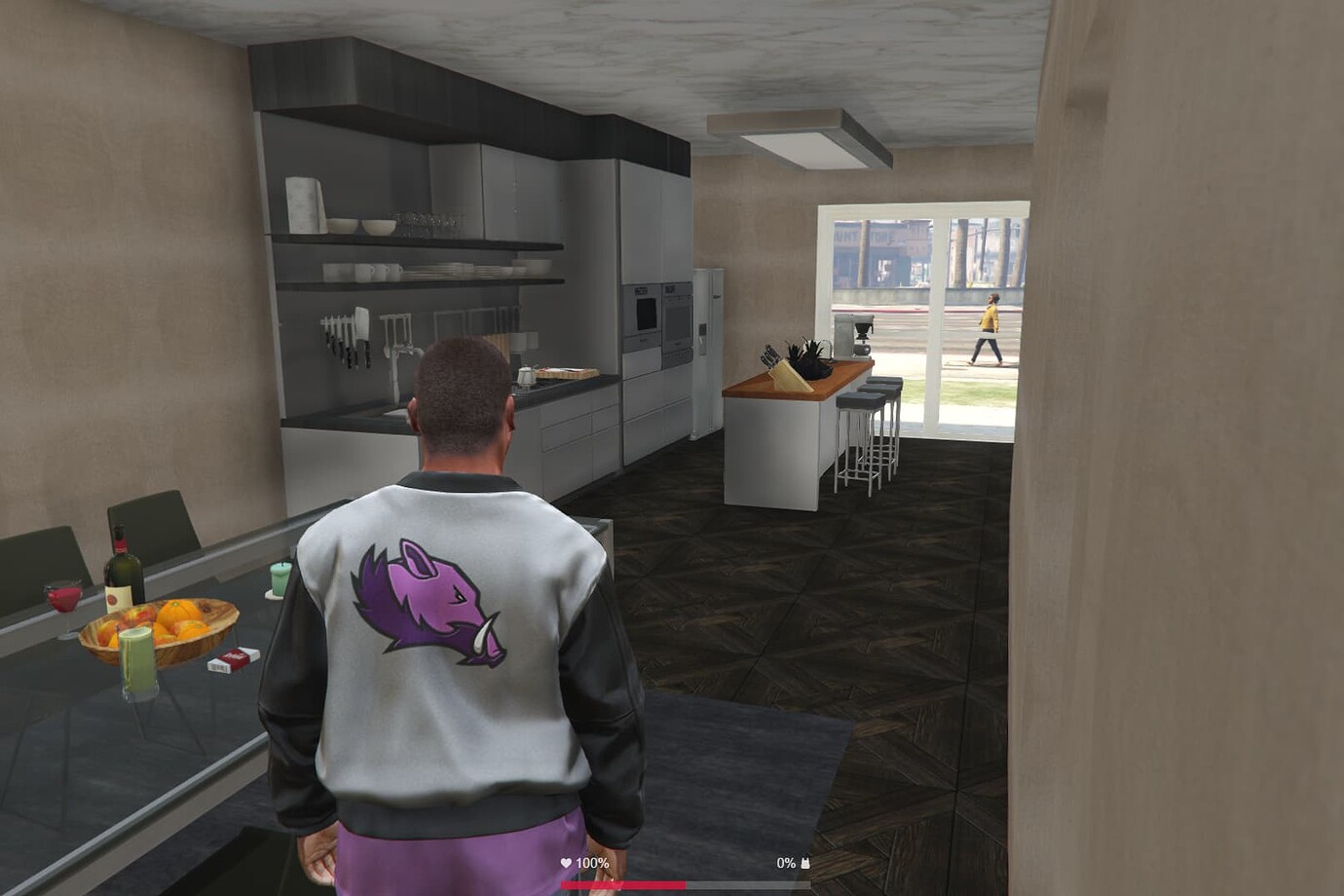Click the green candle on the table

coord(280,579)
